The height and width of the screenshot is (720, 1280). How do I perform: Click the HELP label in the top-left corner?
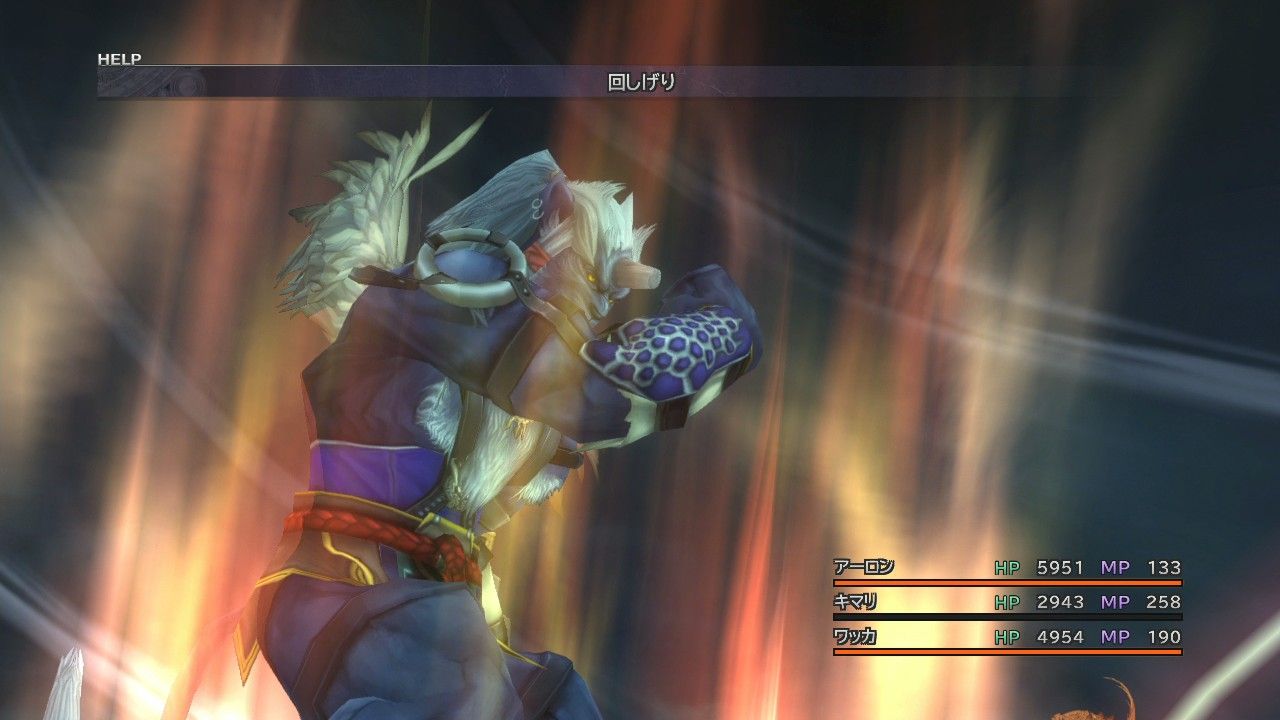[x=119, y=59]
